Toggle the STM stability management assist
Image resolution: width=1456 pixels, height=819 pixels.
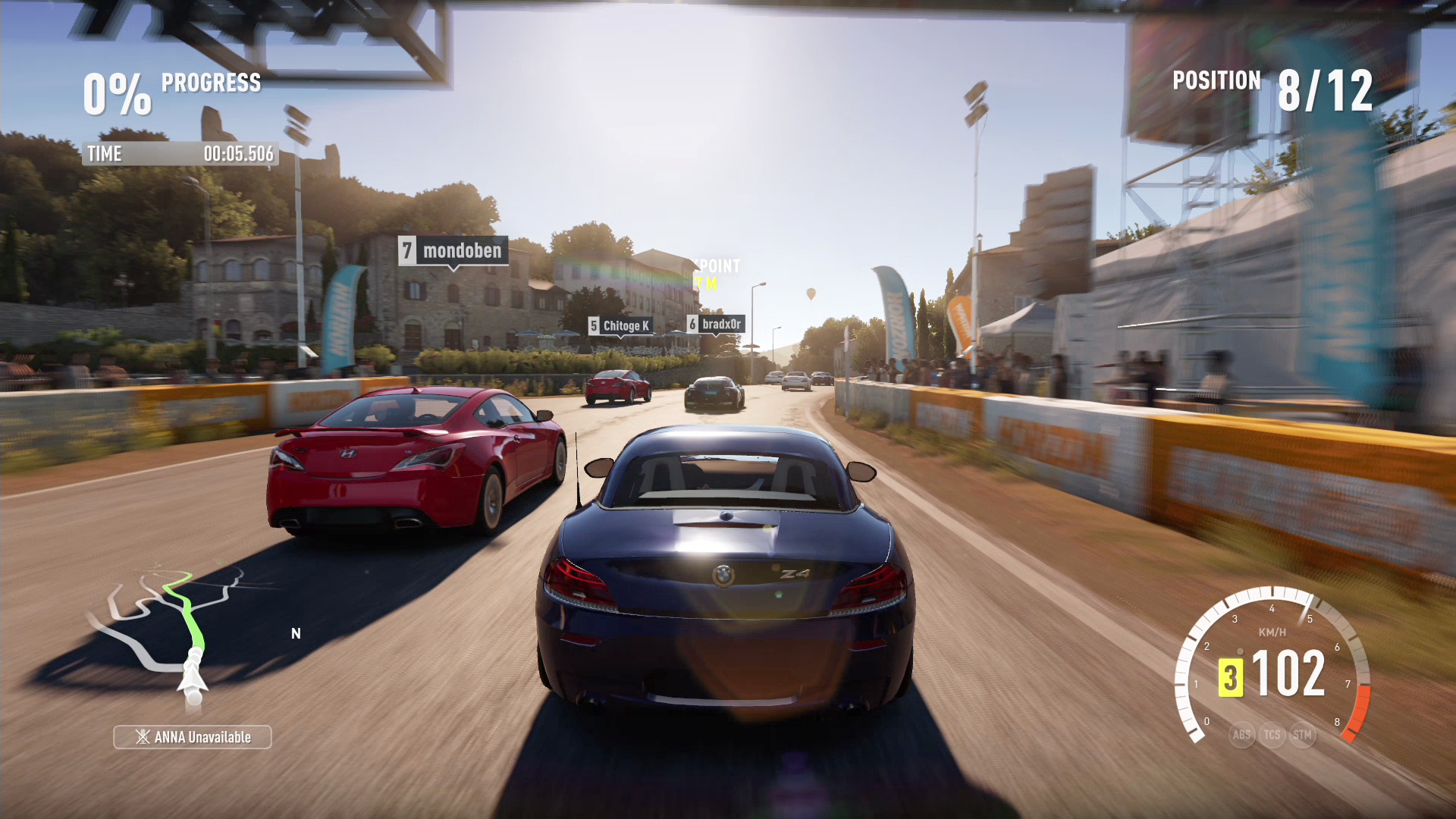[x=1302, y=734]
